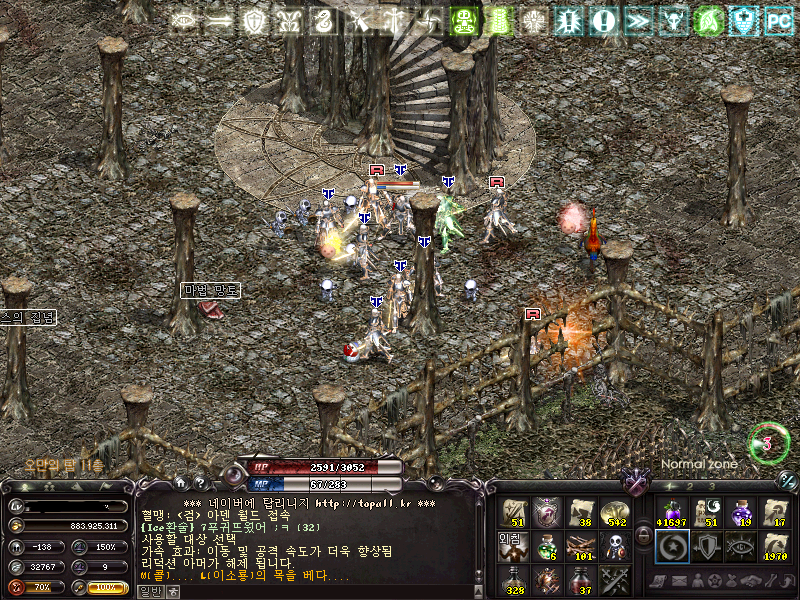
Task: Click the exclamation mark buff icon
Action: 603,20
